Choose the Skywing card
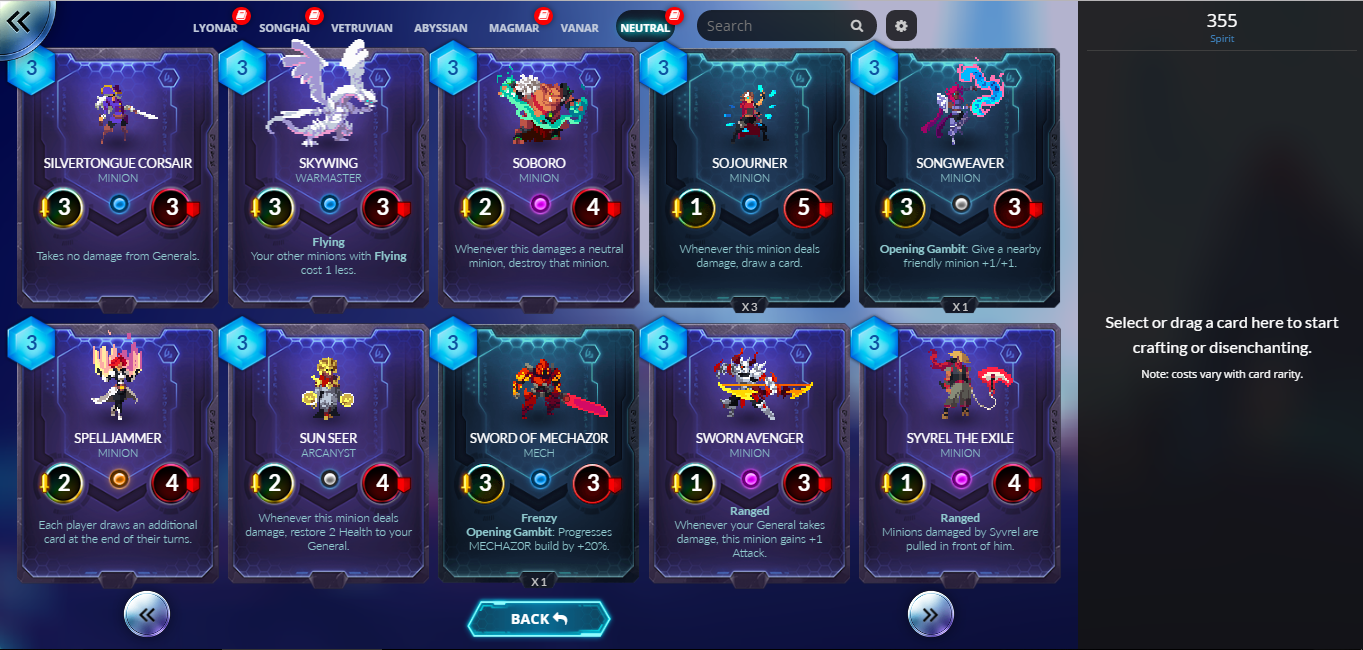Screen dimensions: 1363x650 328,180
